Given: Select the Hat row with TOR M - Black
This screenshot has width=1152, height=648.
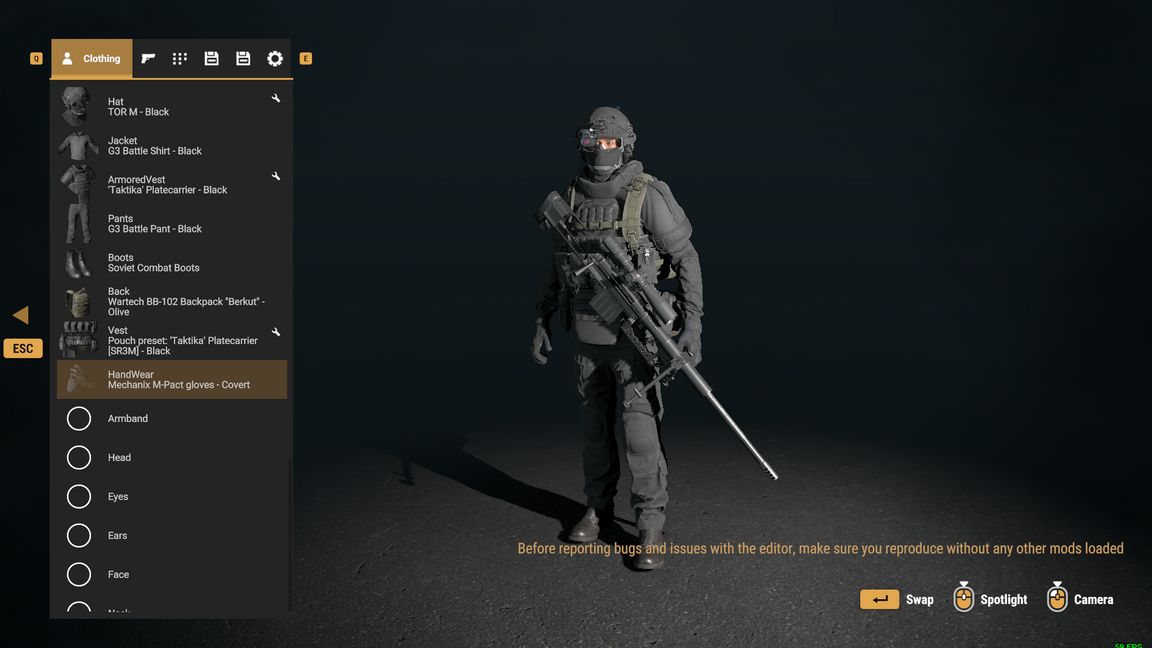Looking at the screenshot, I should [170, 107].
